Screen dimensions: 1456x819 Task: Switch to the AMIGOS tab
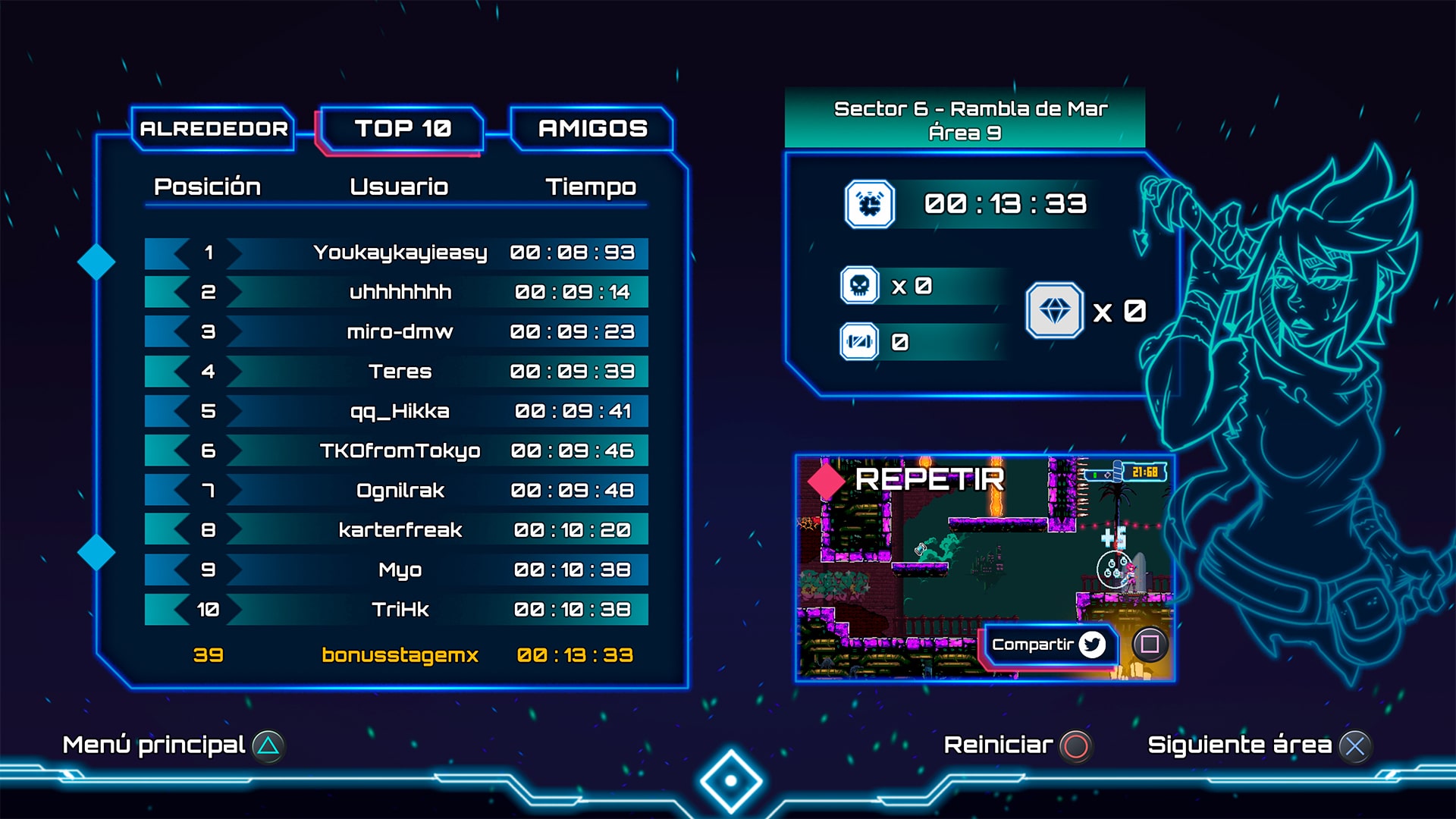[x=591, y=128]
